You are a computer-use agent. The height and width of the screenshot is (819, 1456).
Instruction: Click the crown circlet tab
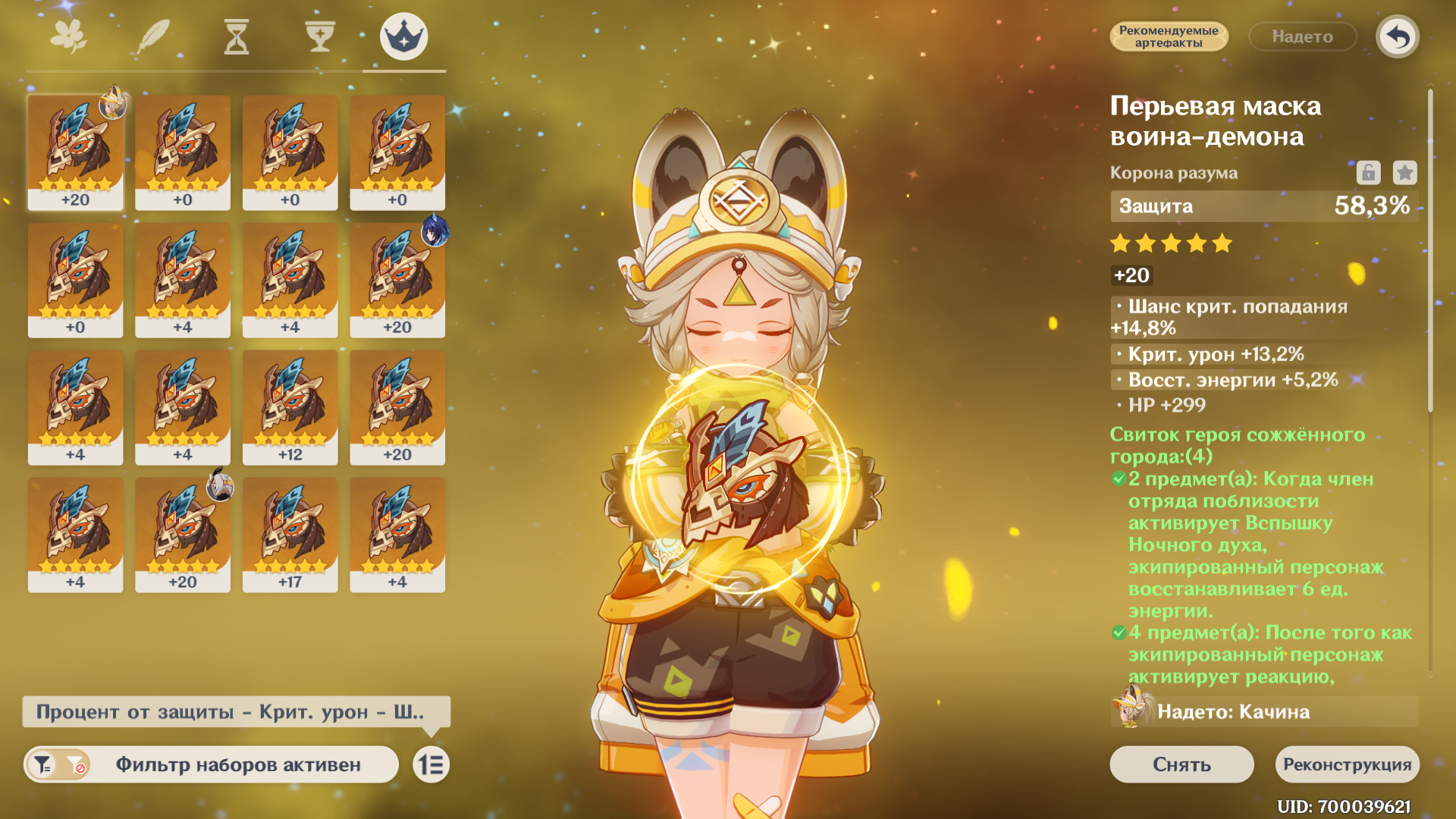[403, 36]
